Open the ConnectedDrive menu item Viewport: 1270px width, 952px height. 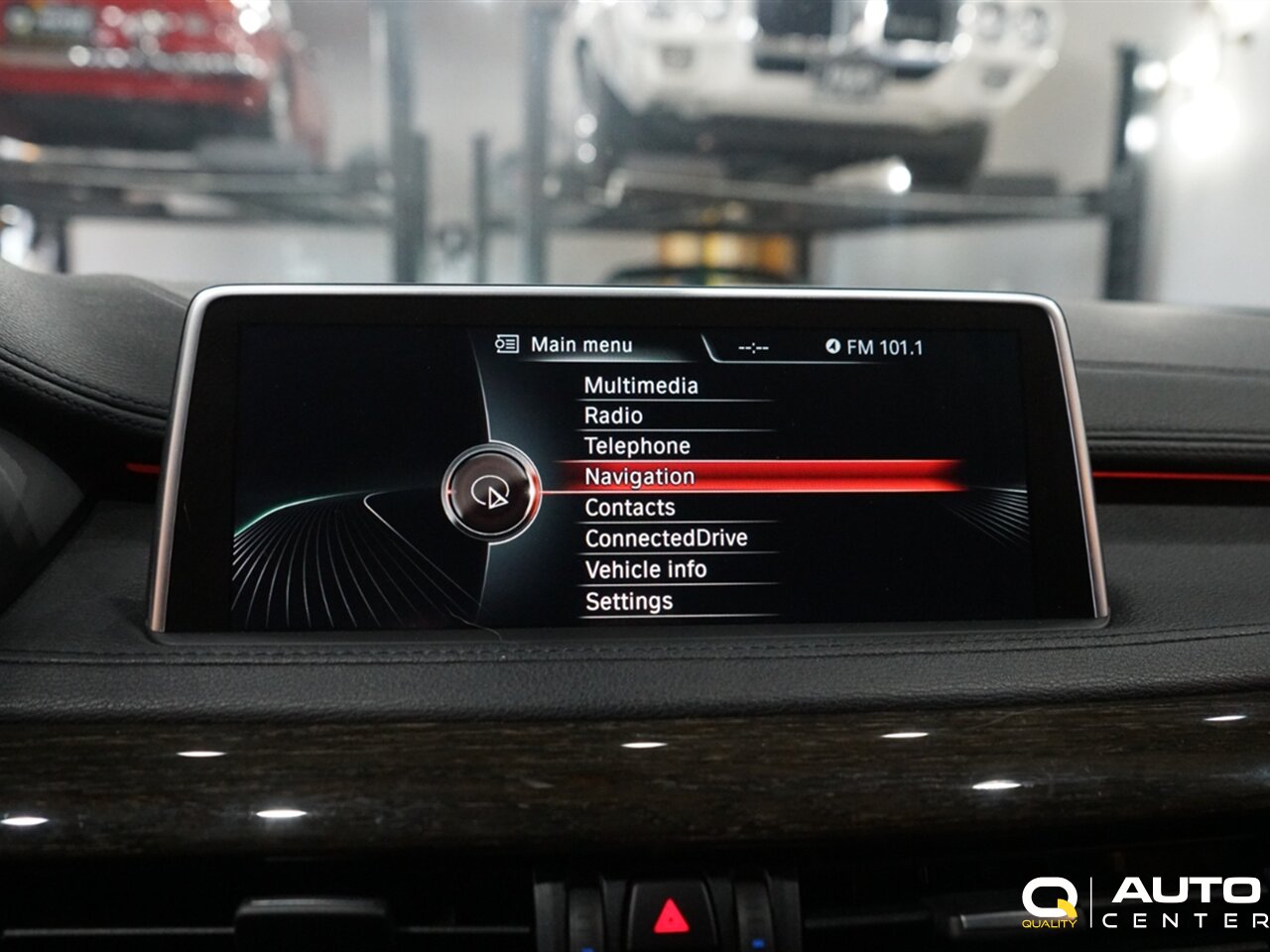pyautogui.click(x=666, y=538)
